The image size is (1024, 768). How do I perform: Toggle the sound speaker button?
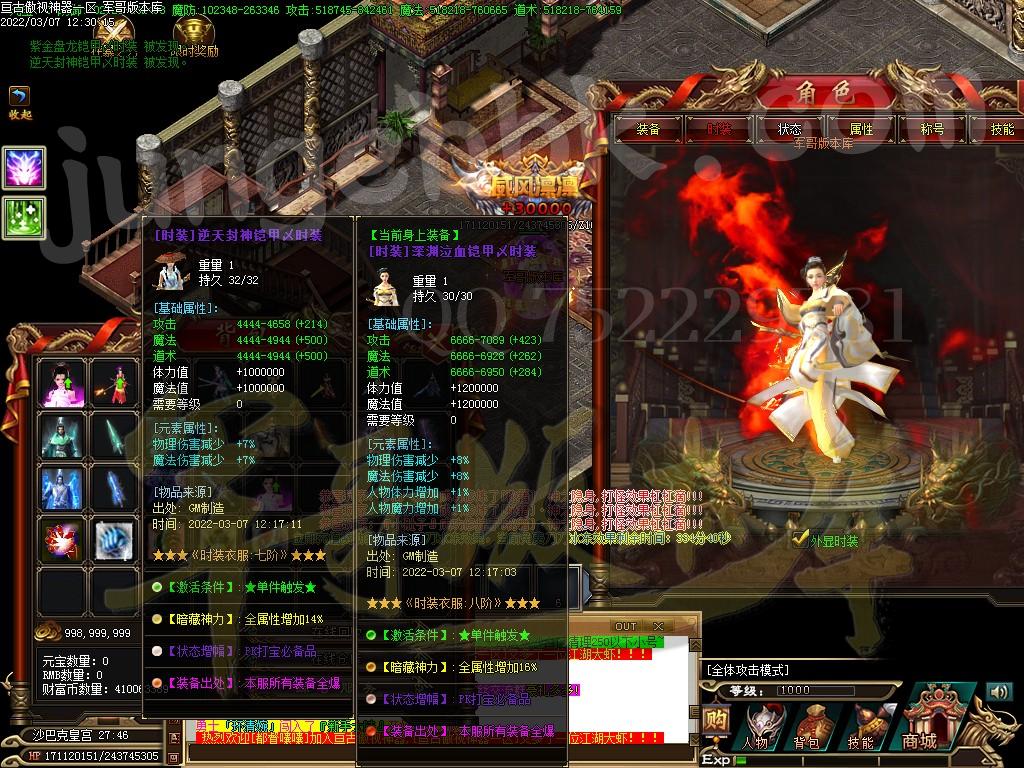[x=999, y=692]
